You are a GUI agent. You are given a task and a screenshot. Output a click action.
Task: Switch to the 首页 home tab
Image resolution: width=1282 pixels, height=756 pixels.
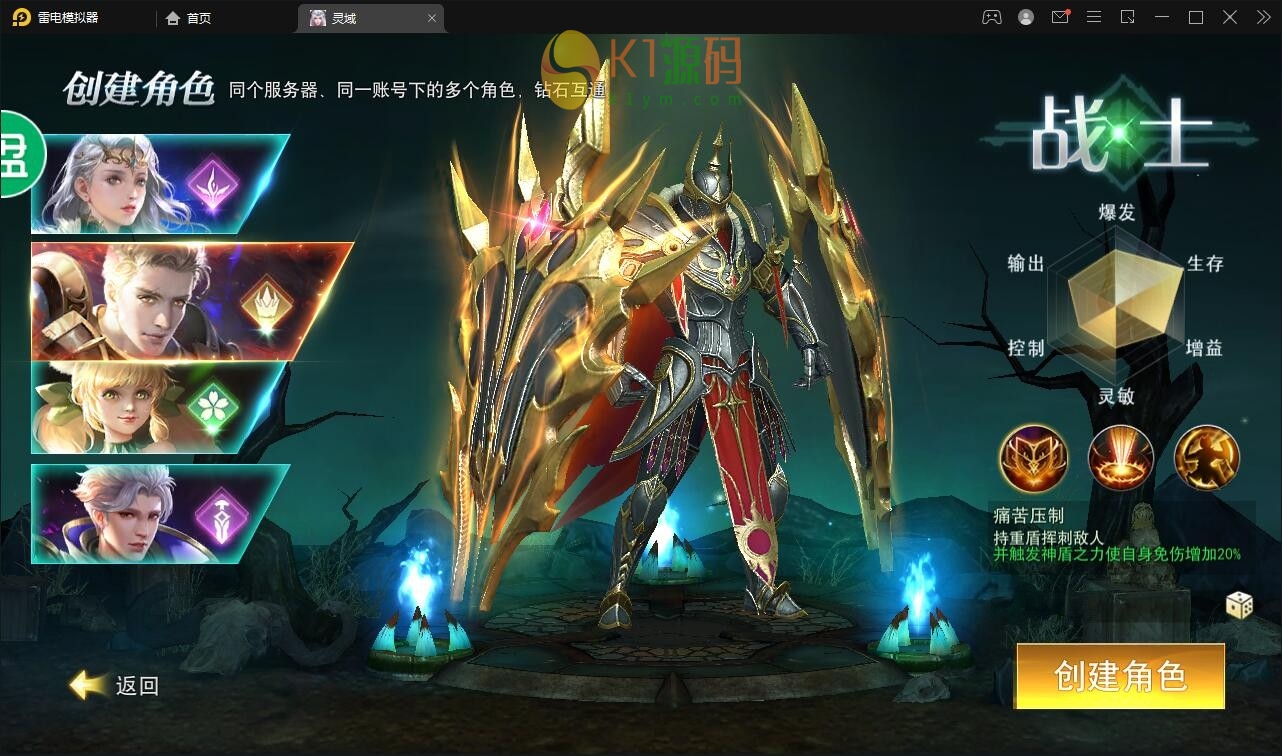[x=189, y=18]
